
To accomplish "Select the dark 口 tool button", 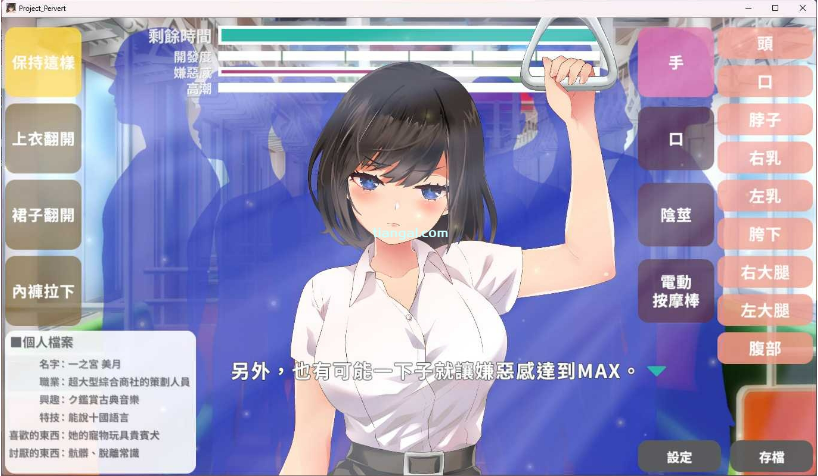I will pos(676,139).
